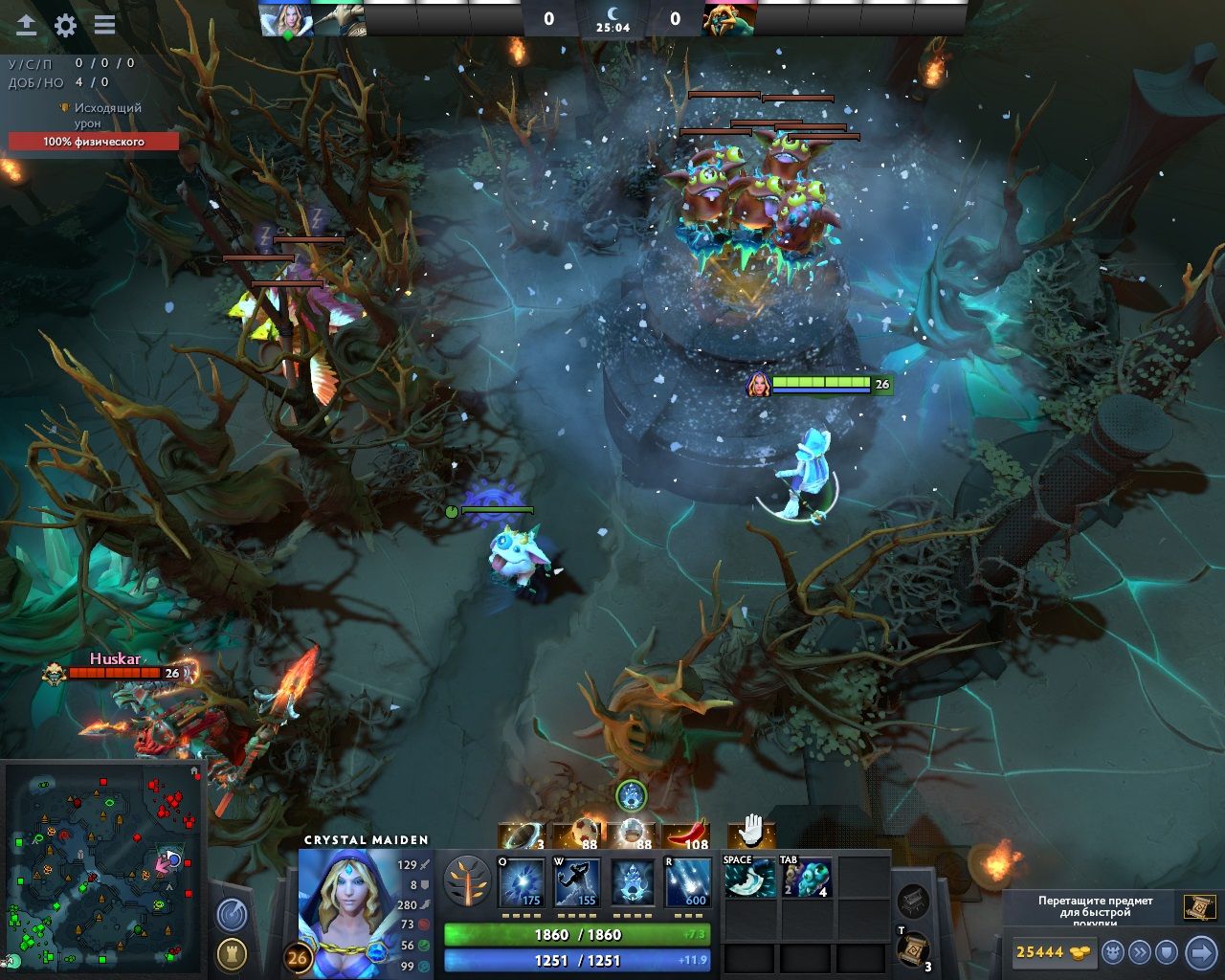Open the shop via gold counter
The image size is (1225, 980).
(1052, 952)
